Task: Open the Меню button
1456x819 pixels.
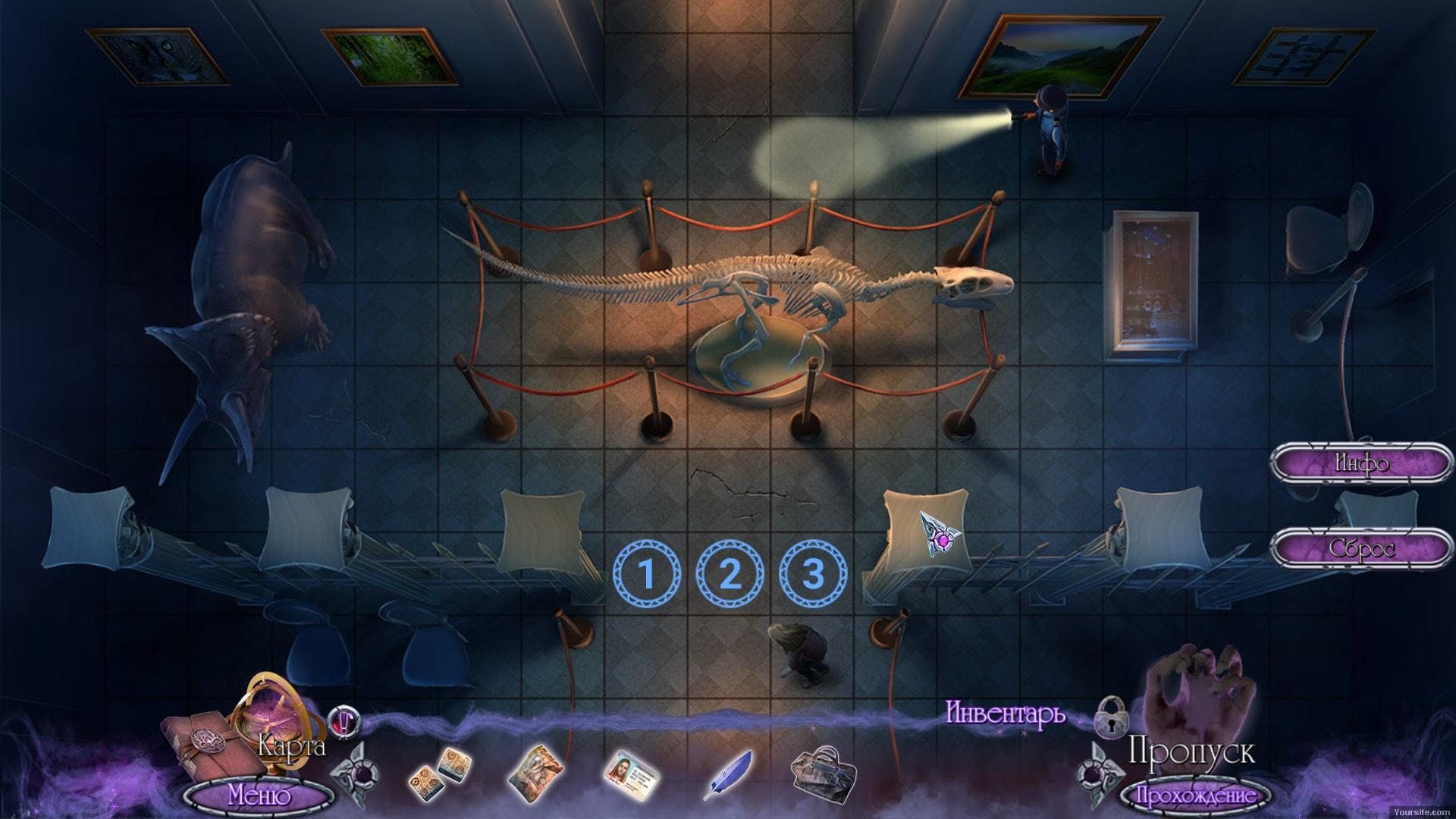Action: [259, 796]
